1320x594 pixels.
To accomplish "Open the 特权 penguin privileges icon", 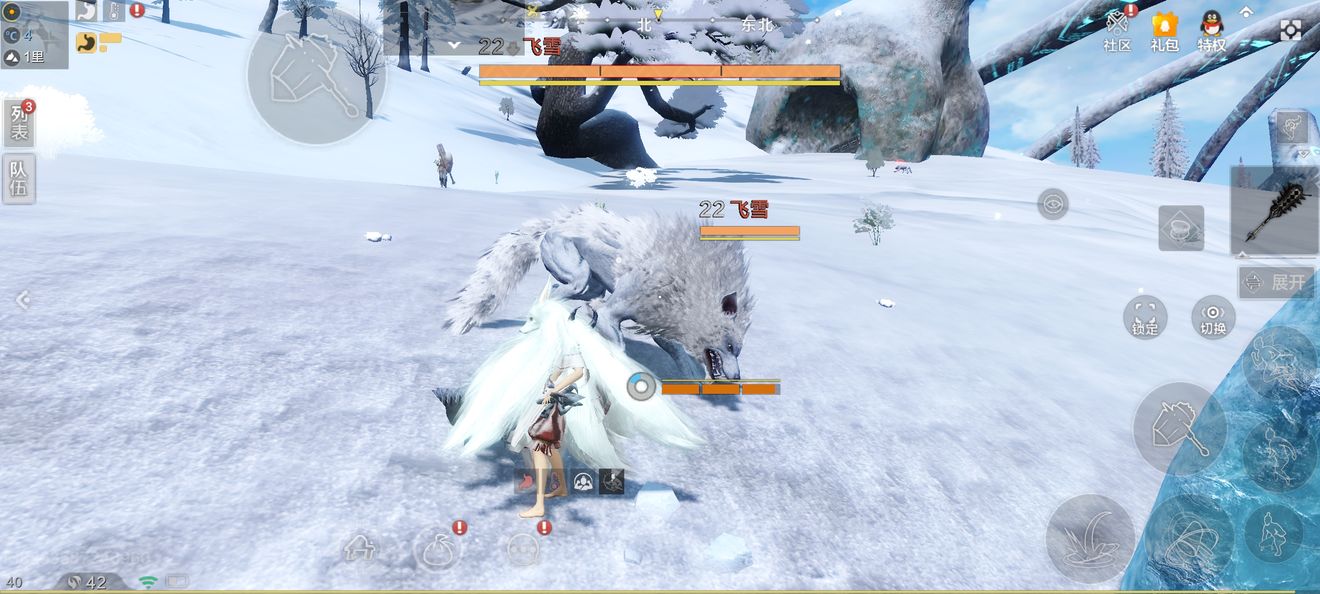I will [1212, 30].
